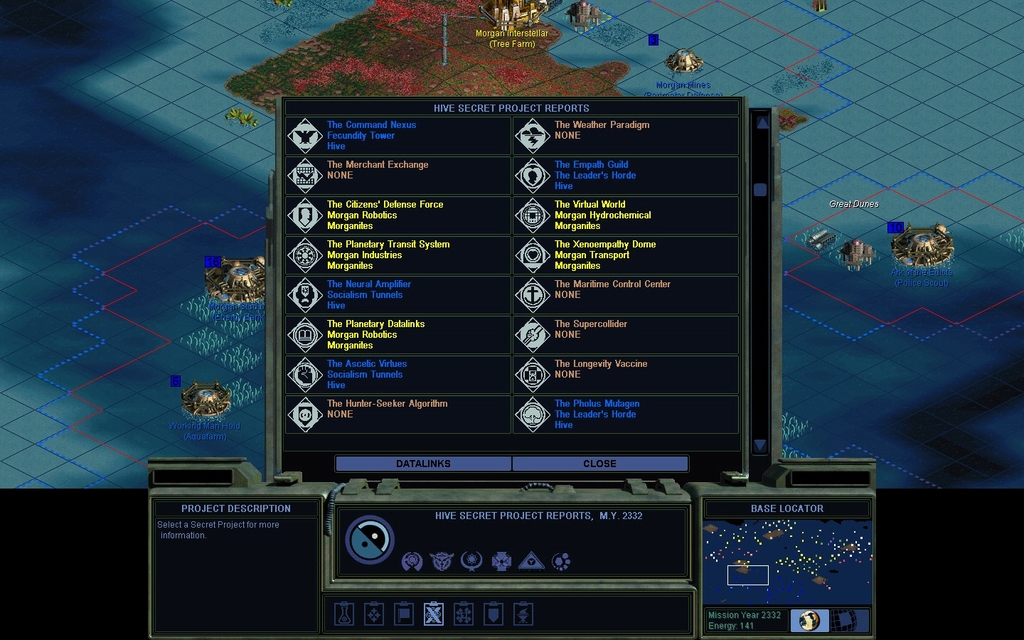Click The Pholus Mutagen project entry
The height and width of the screenshot is (640, 1024).
[626, 414]
